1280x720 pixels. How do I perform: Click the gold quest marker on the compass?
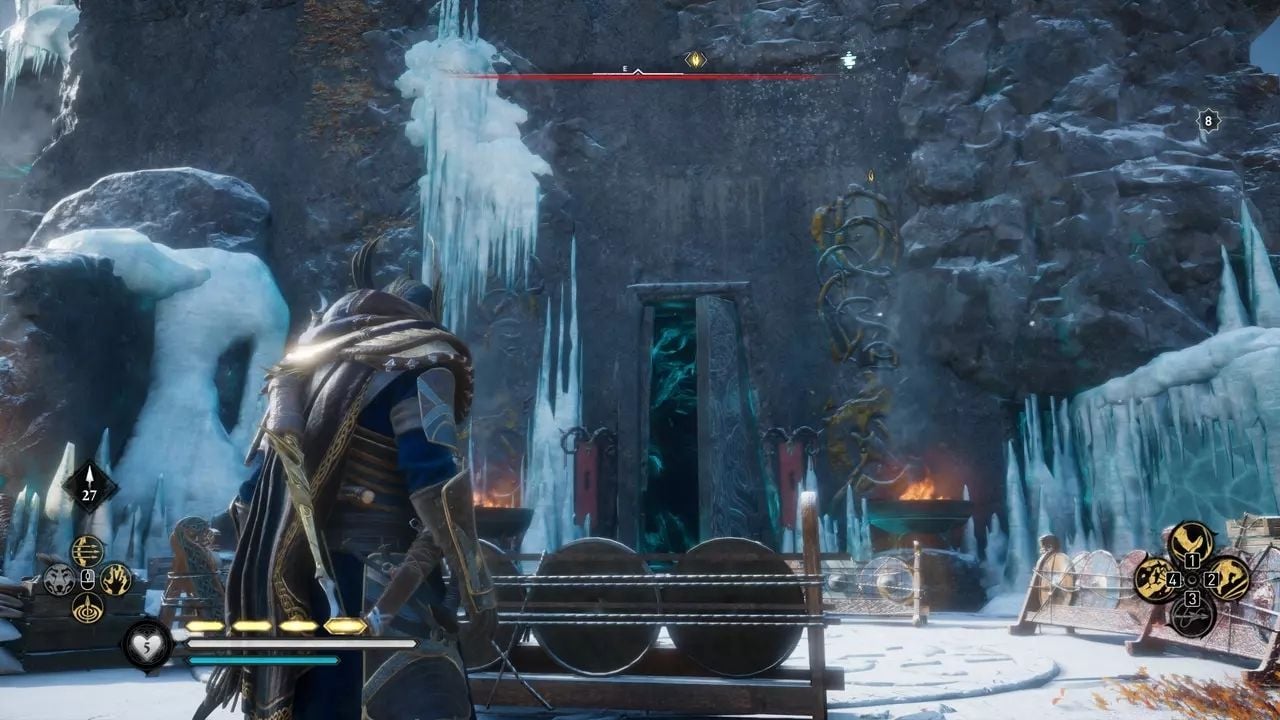pos(695,60)
